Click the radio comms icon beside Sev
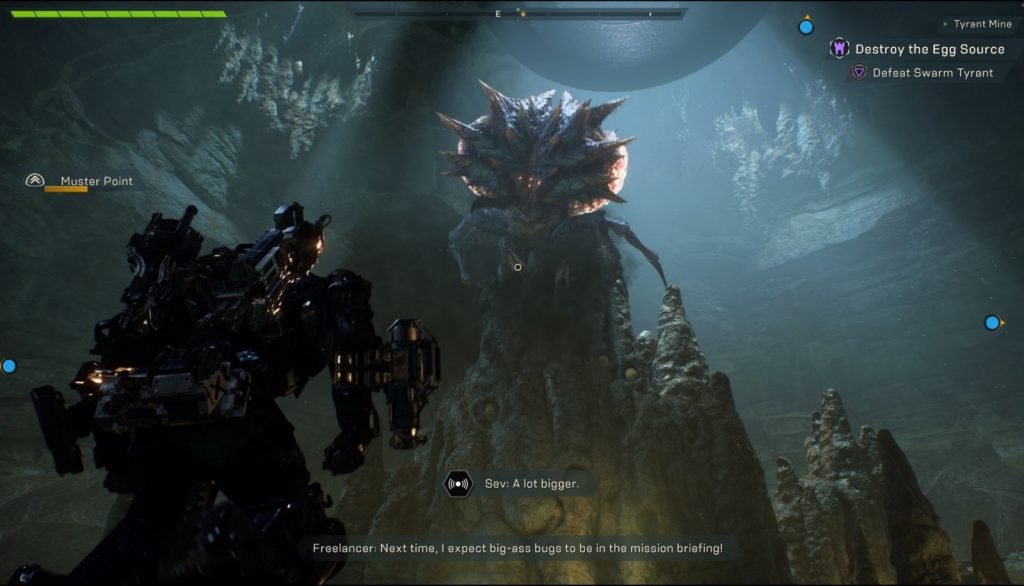The height and width of the screenshot is (586, 1024). click(x=459, y=484)
